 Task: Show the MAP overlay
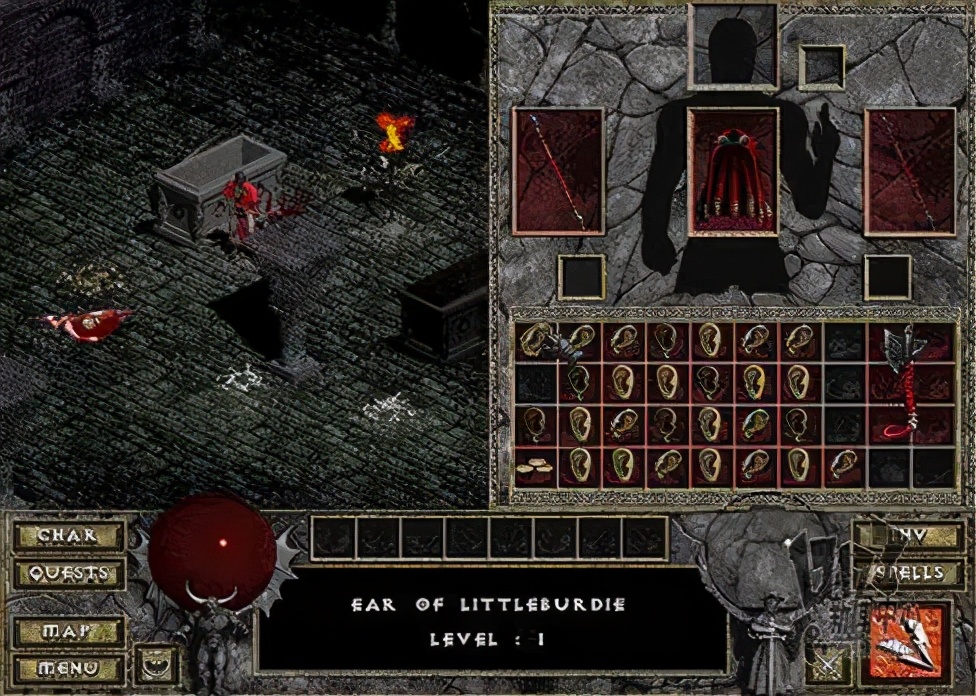pos(67,632)
